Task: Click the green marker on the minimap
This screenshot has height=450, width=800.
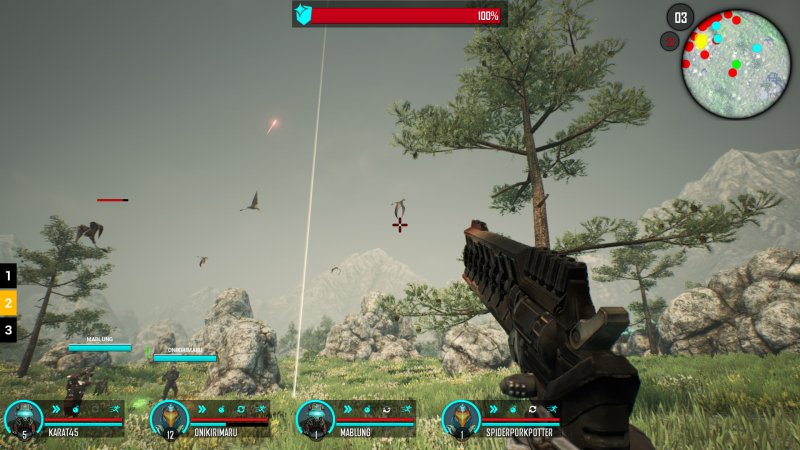Action: tap(737, 64)
